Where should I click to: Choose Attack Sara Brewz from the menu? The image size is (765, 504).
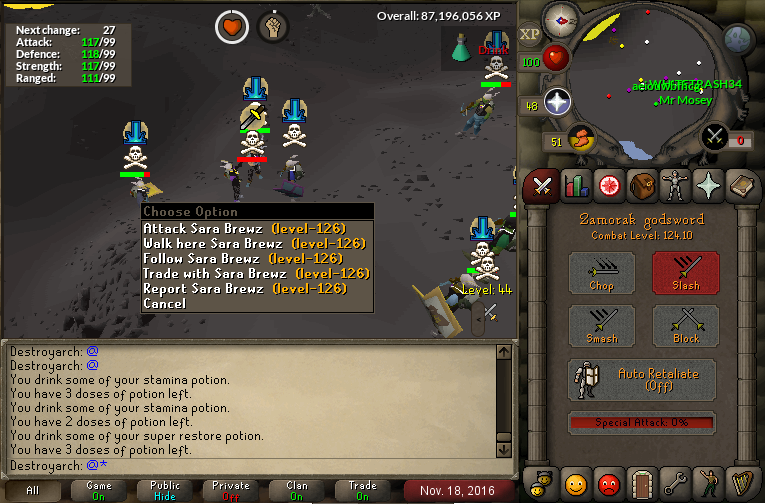tap(255, 228)
